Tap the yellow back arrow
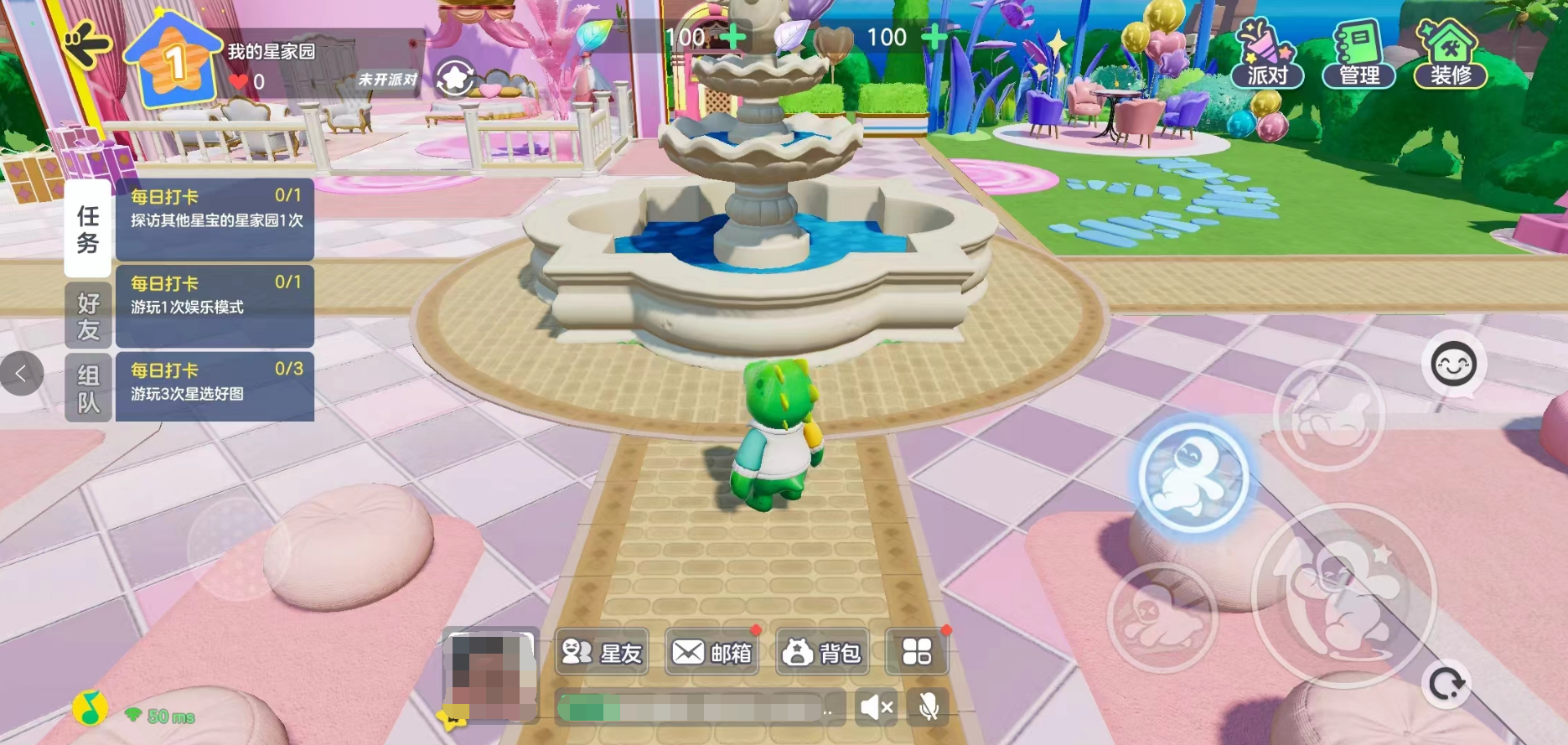 point(87,44)
